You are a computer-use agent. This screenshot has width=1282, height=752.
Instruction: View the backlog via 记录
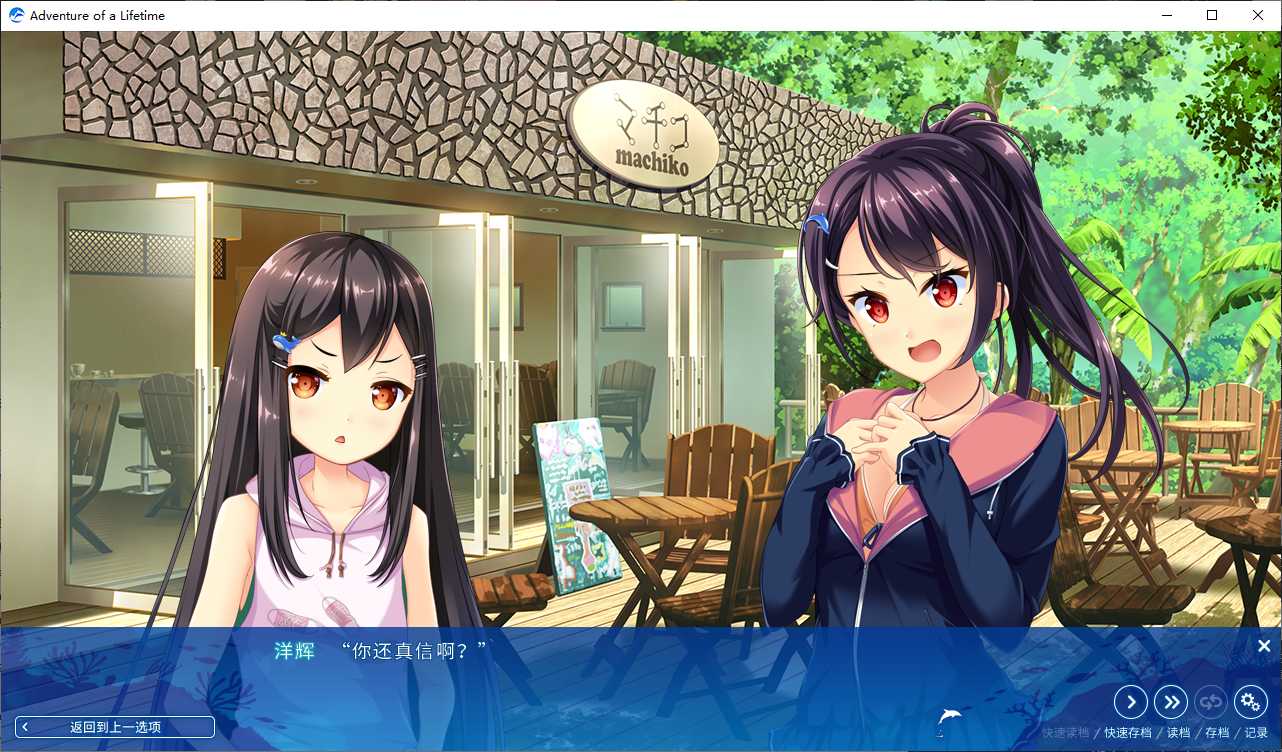pos(1256,731)
